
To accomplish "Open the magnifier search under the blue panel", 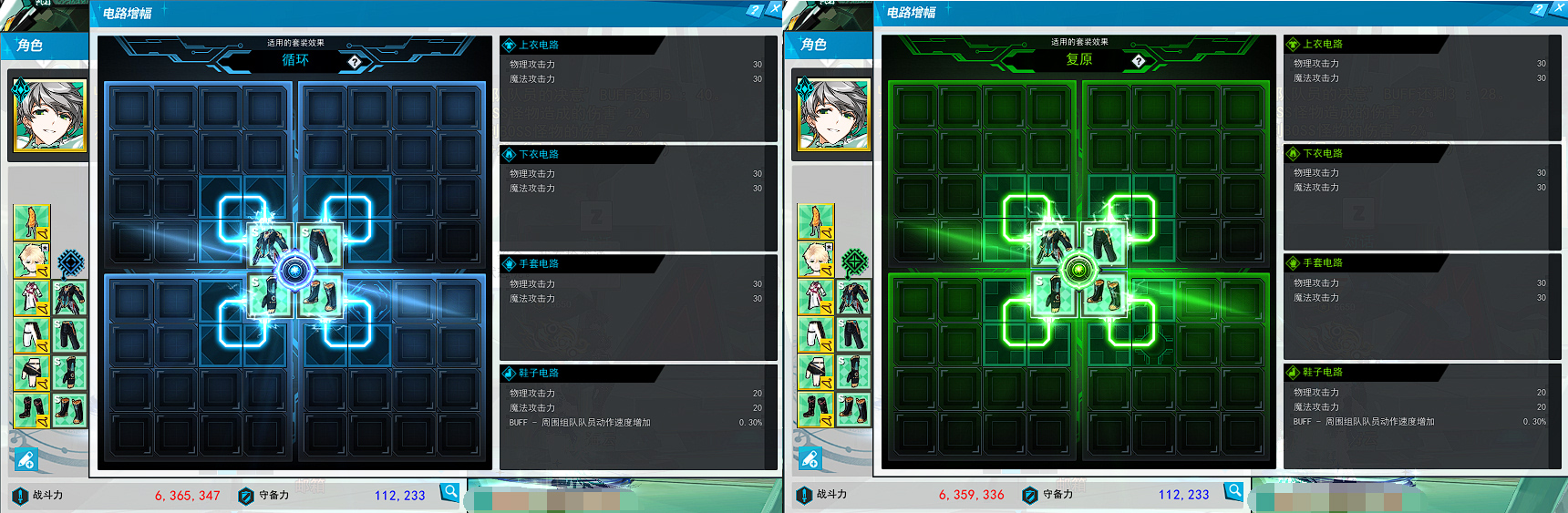I will (x=450, y=492).
